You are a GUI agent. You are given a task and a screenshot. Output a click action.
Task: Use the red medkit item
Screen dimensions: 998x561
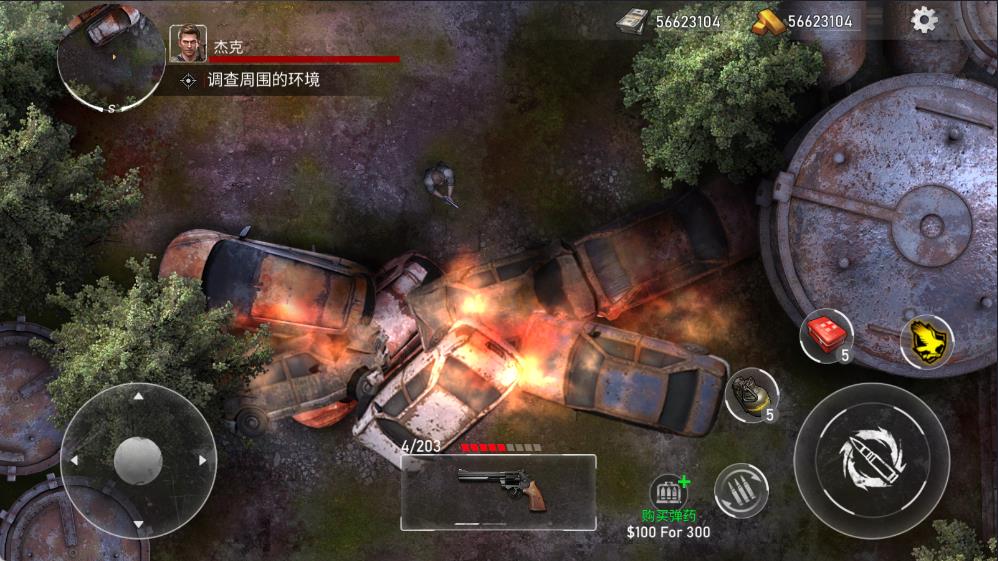tap(826, 335)
